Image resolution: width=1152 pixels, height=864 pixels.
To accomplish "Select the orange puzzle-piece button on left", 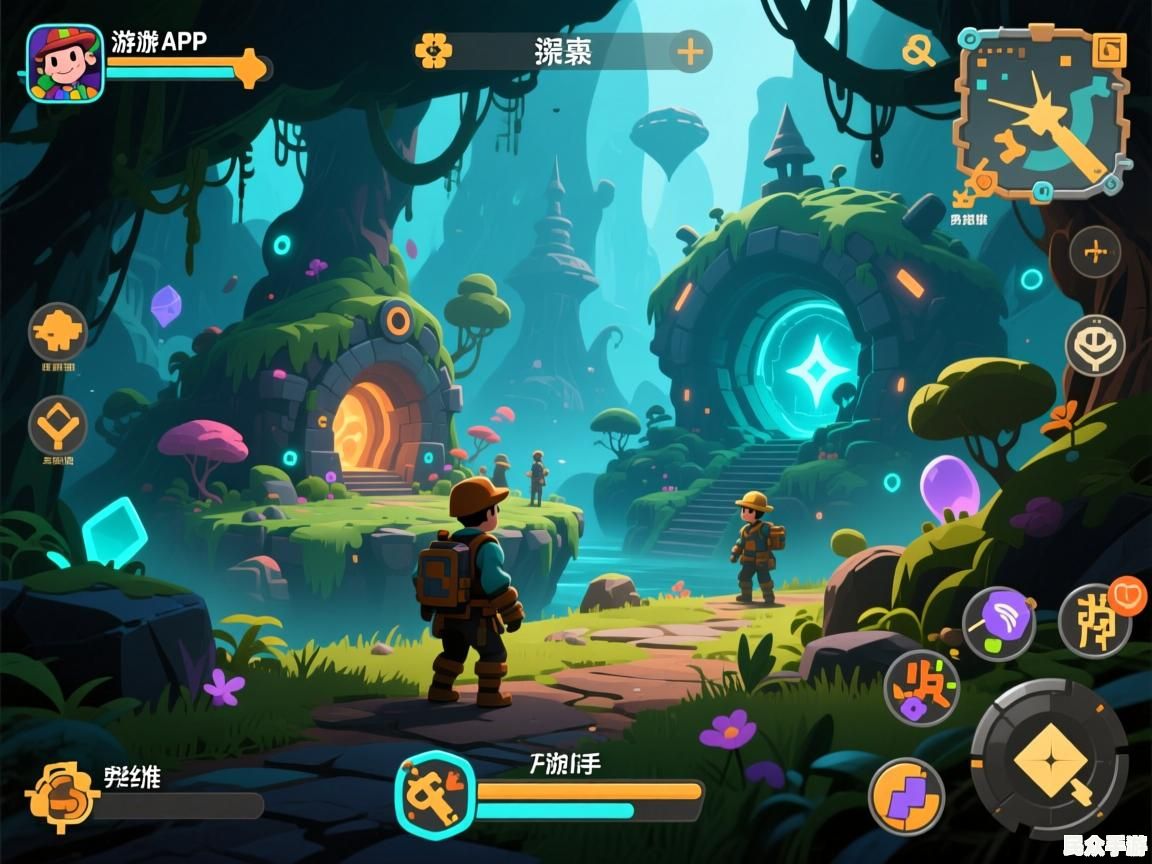I will pos(58,332).
